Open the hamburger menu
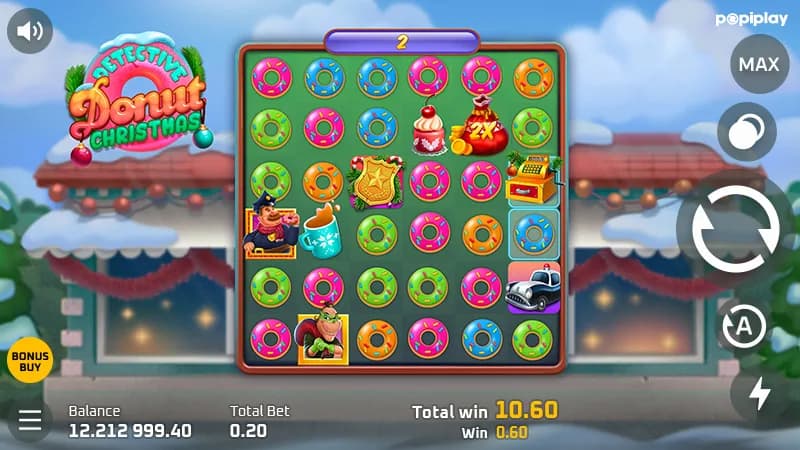Image resolution: width=800 pixels, height=450 pixels. 30,420
